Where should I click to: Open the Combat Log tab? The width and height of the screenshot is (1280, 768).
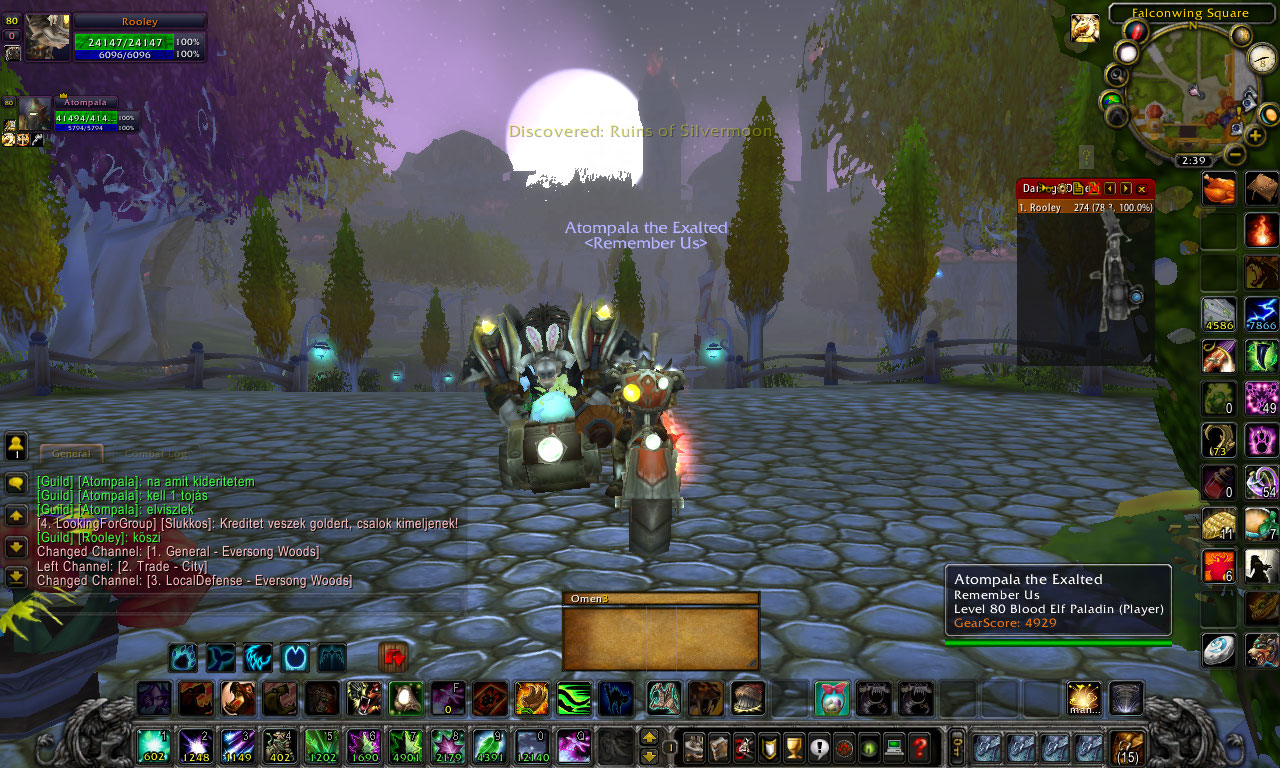point(155,453)
